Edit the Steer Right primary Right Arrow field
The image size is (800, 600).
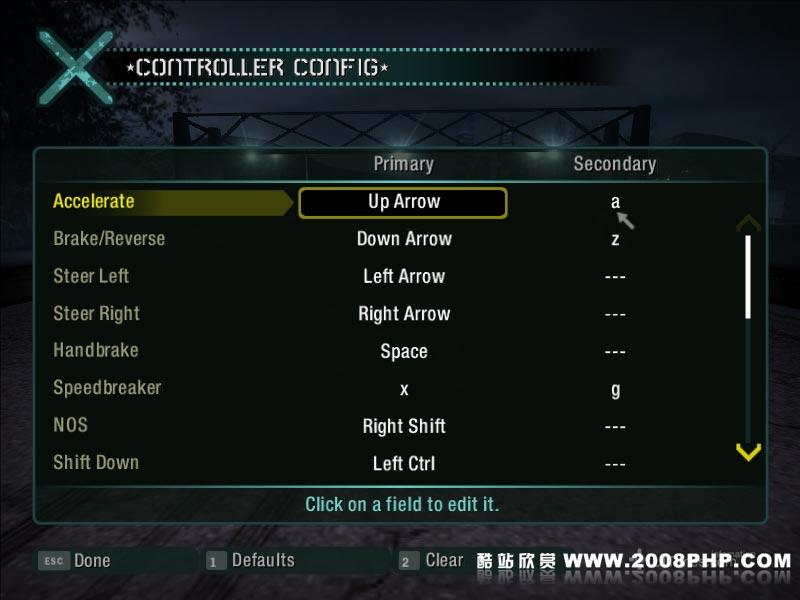click(404, 314)
